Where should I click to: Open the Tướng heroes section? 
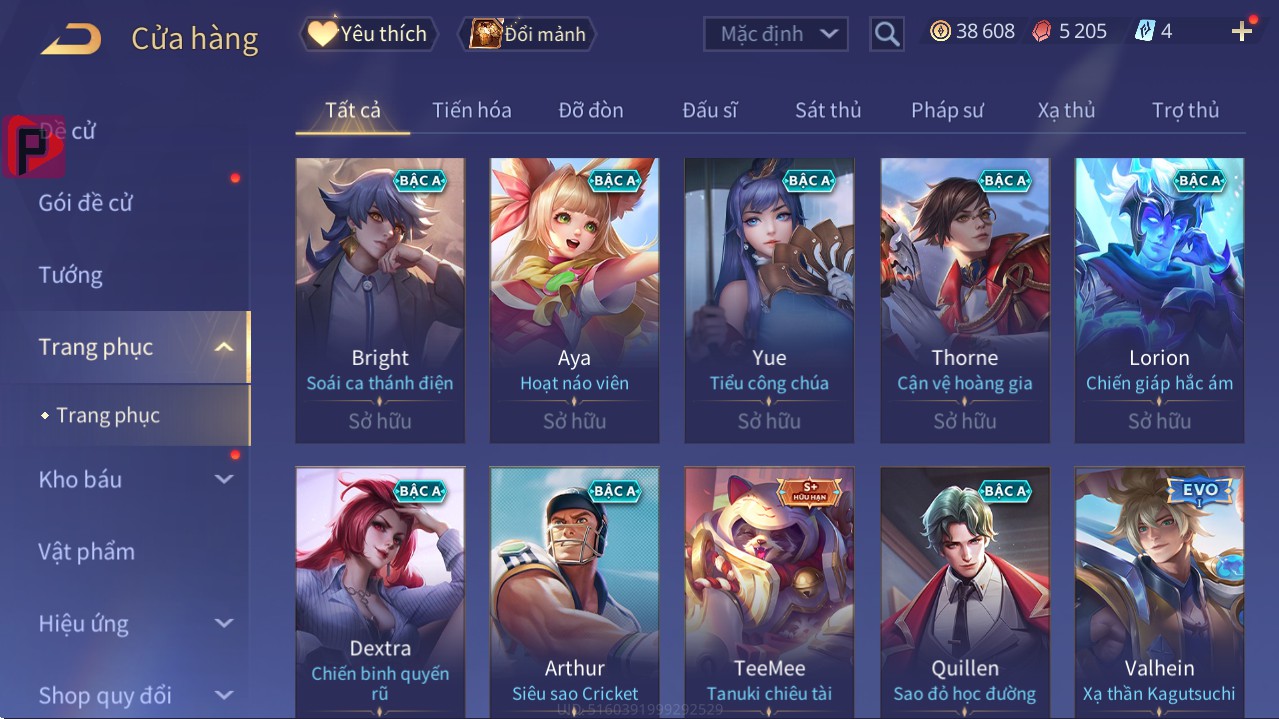[70, 275]
